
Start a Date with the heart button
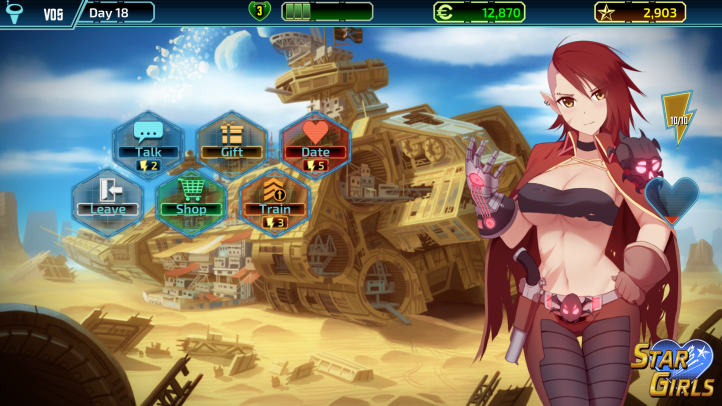[315, 143]
